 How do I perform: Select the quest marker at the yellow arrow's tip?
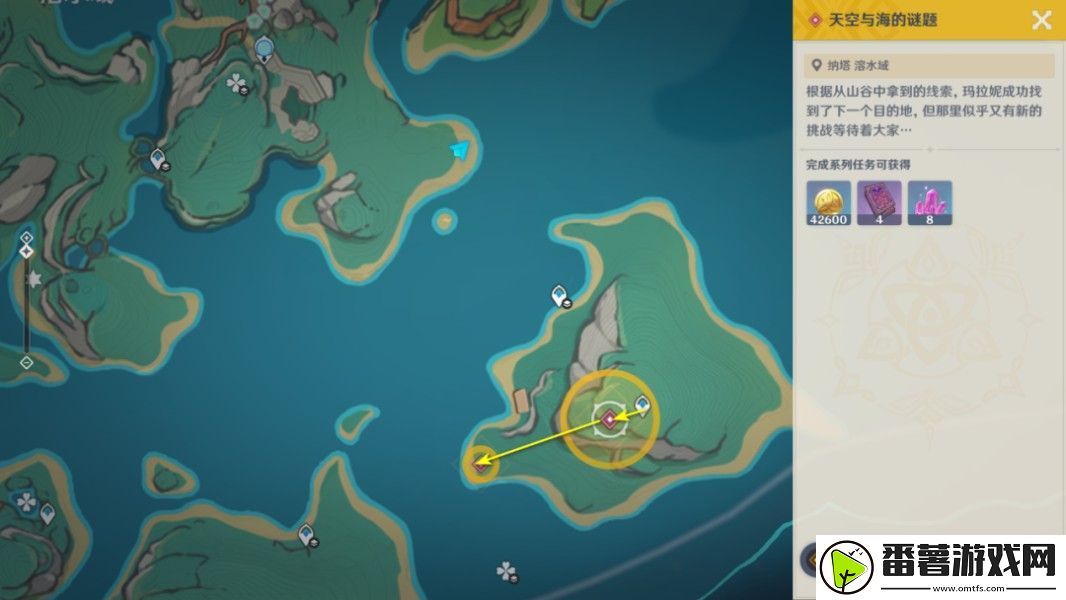click(x=481, y=463)
